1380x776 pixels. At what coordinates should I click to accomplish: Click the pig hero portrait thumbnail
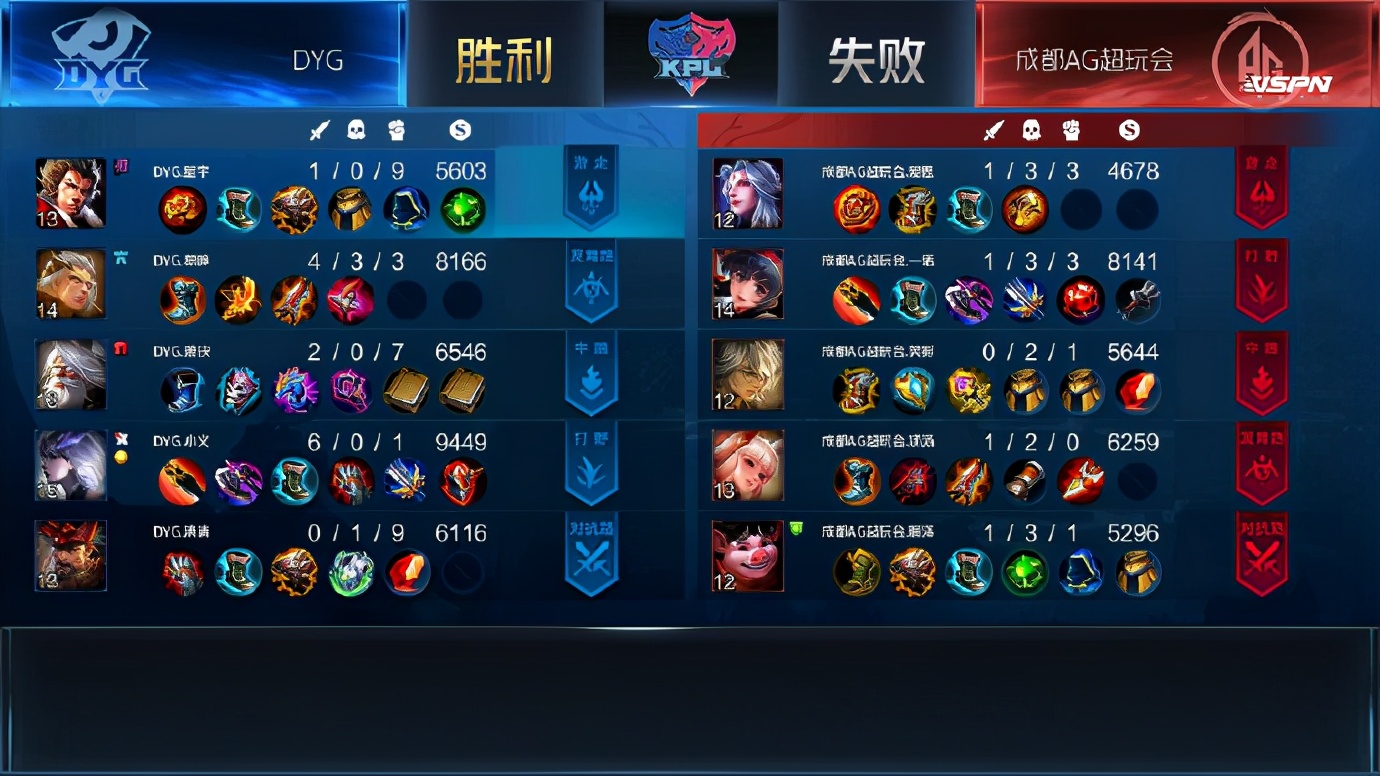coord(748,555)
